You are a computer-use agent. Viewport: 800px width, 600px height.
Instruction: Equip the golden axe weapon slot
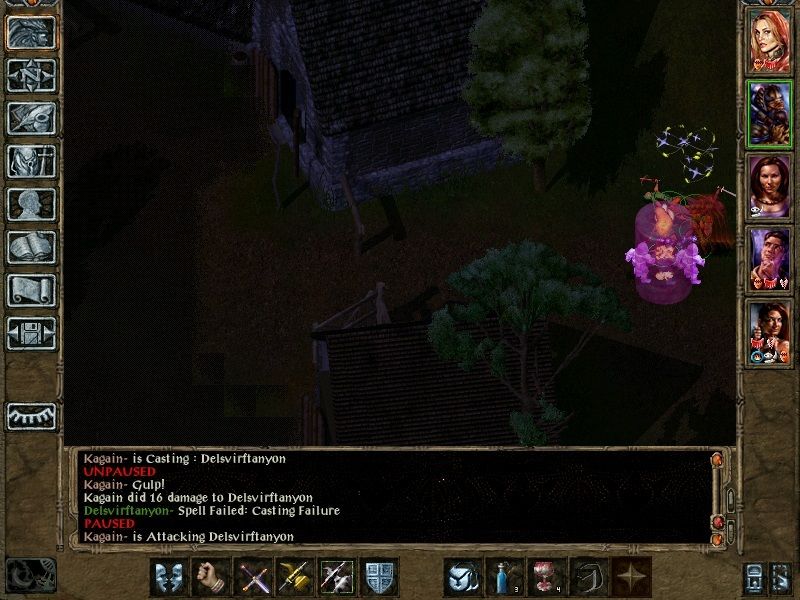[295, 577]
